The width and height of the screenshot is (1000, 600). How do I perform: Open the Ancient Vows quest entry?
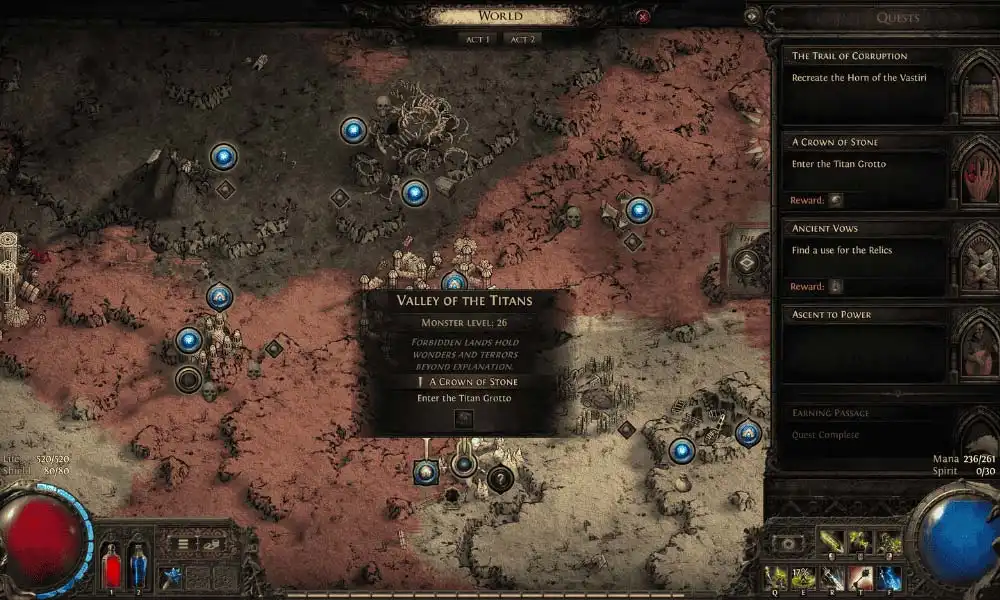[865, 258]
